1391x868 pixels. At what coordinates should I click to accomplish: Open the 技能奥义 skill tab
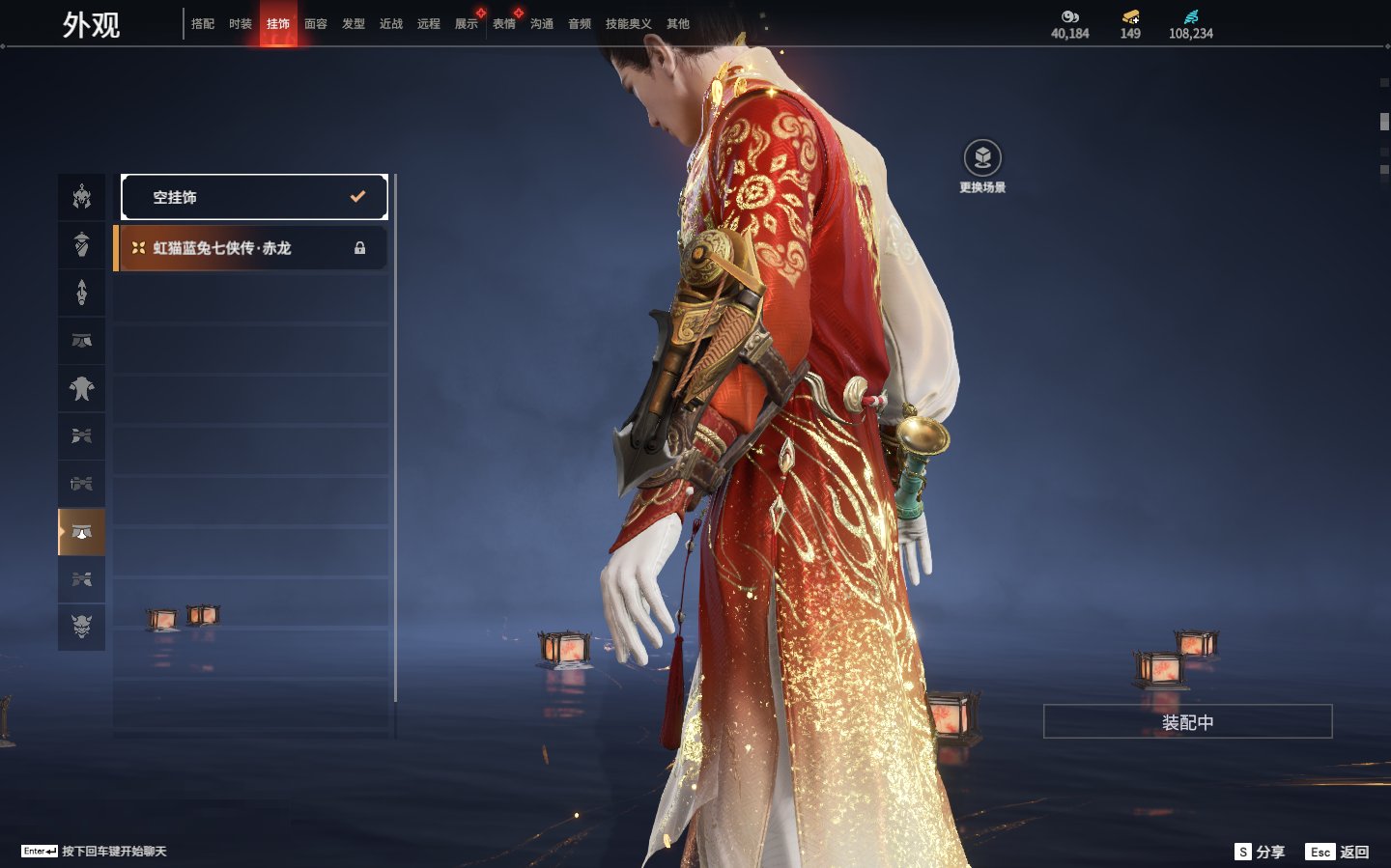click(x=628, y=24)
